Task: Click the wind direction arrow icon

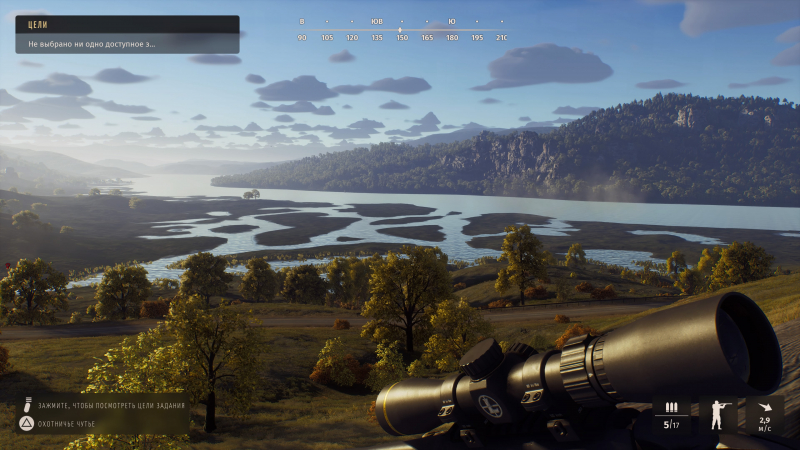Action: click(x=765, y=408)
